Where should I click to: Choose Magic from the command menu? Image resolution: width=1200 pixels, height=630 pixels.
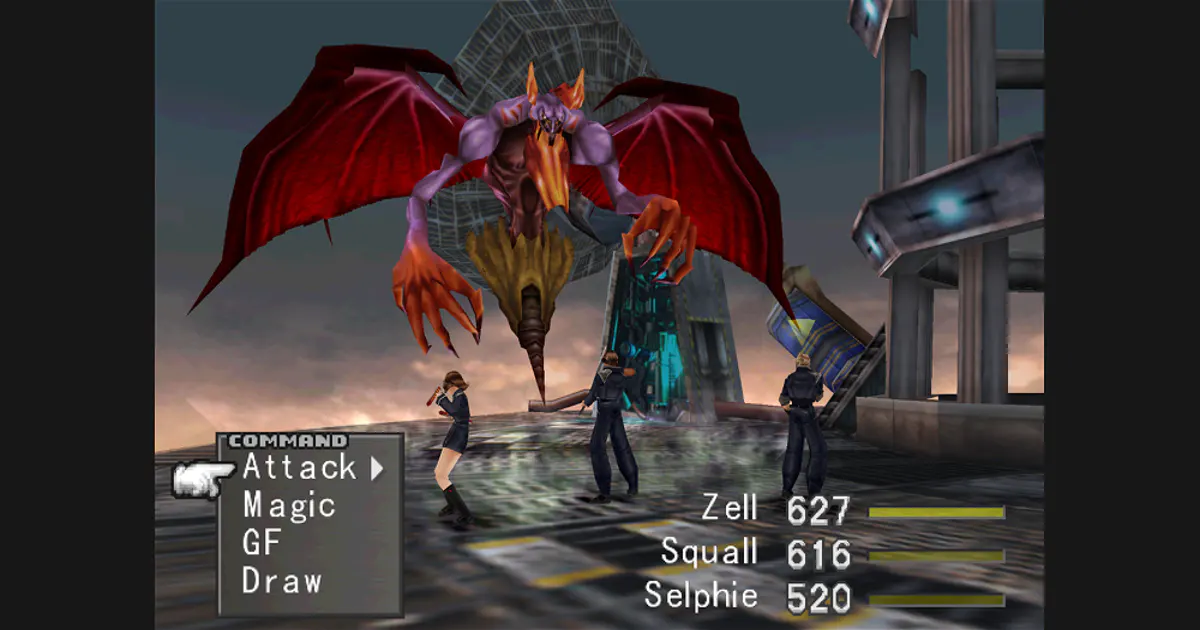coord(288,505)
